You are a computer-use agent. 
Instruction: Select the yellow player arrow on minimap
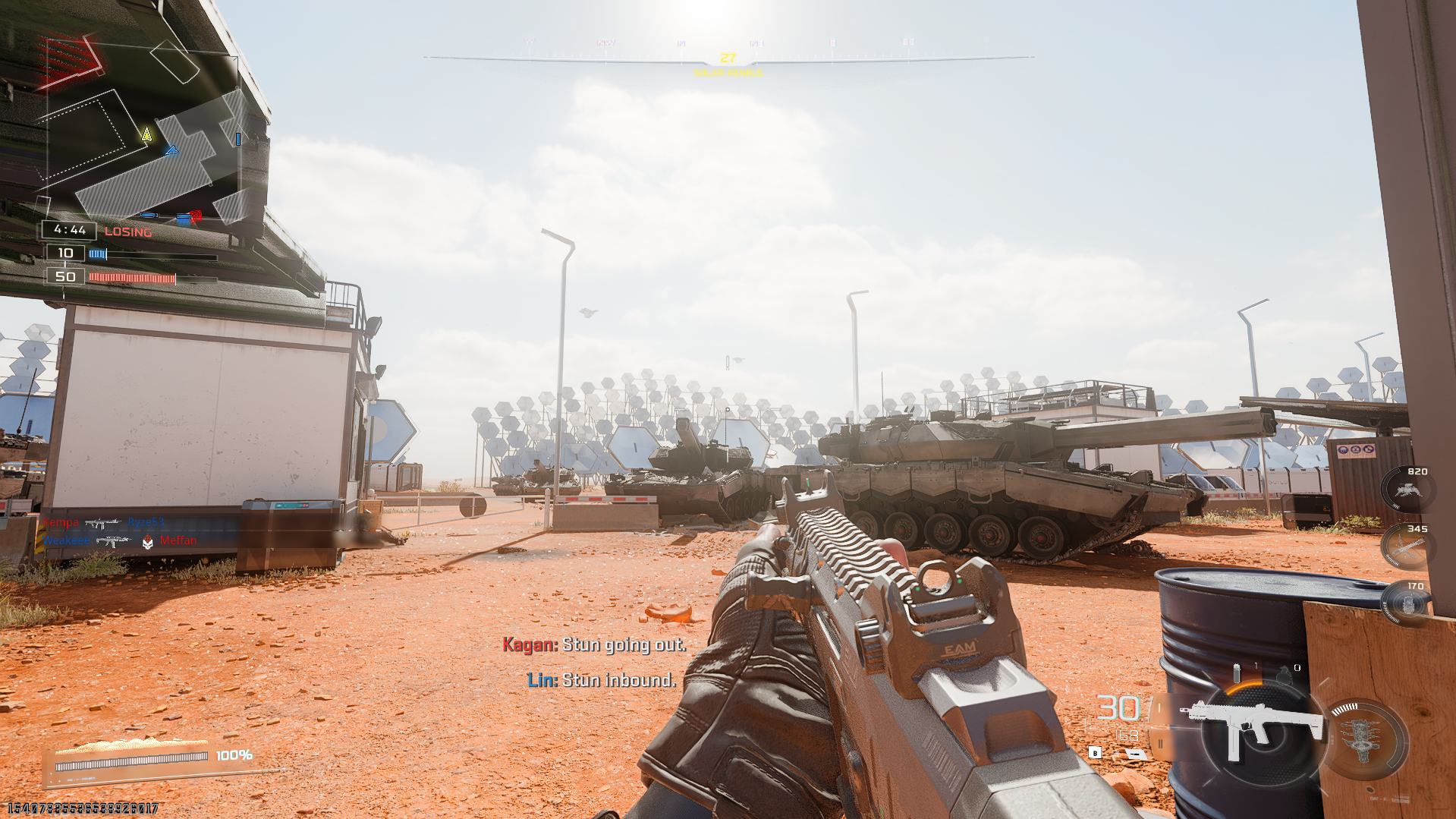click(x=146, y=135)
